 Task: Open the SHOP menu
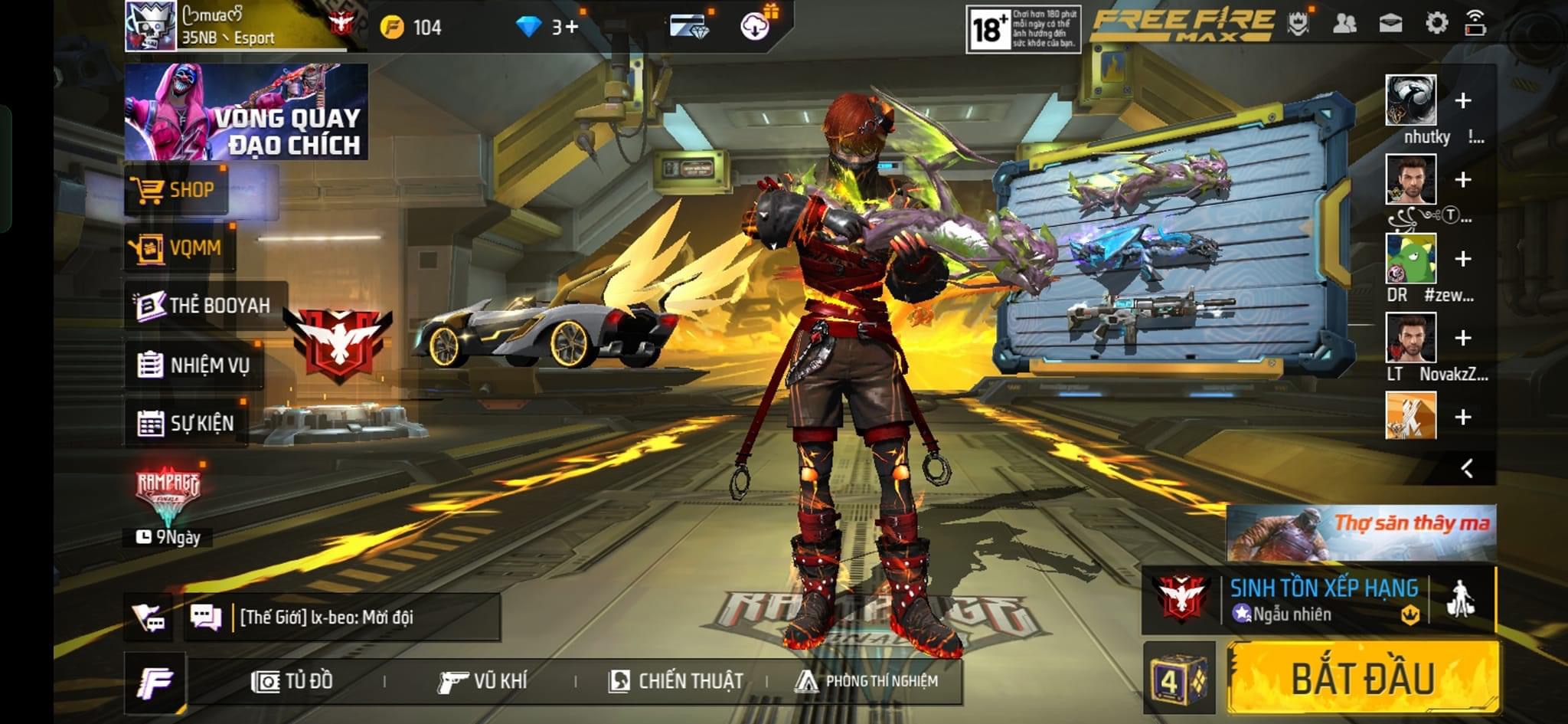click(176, 189)
